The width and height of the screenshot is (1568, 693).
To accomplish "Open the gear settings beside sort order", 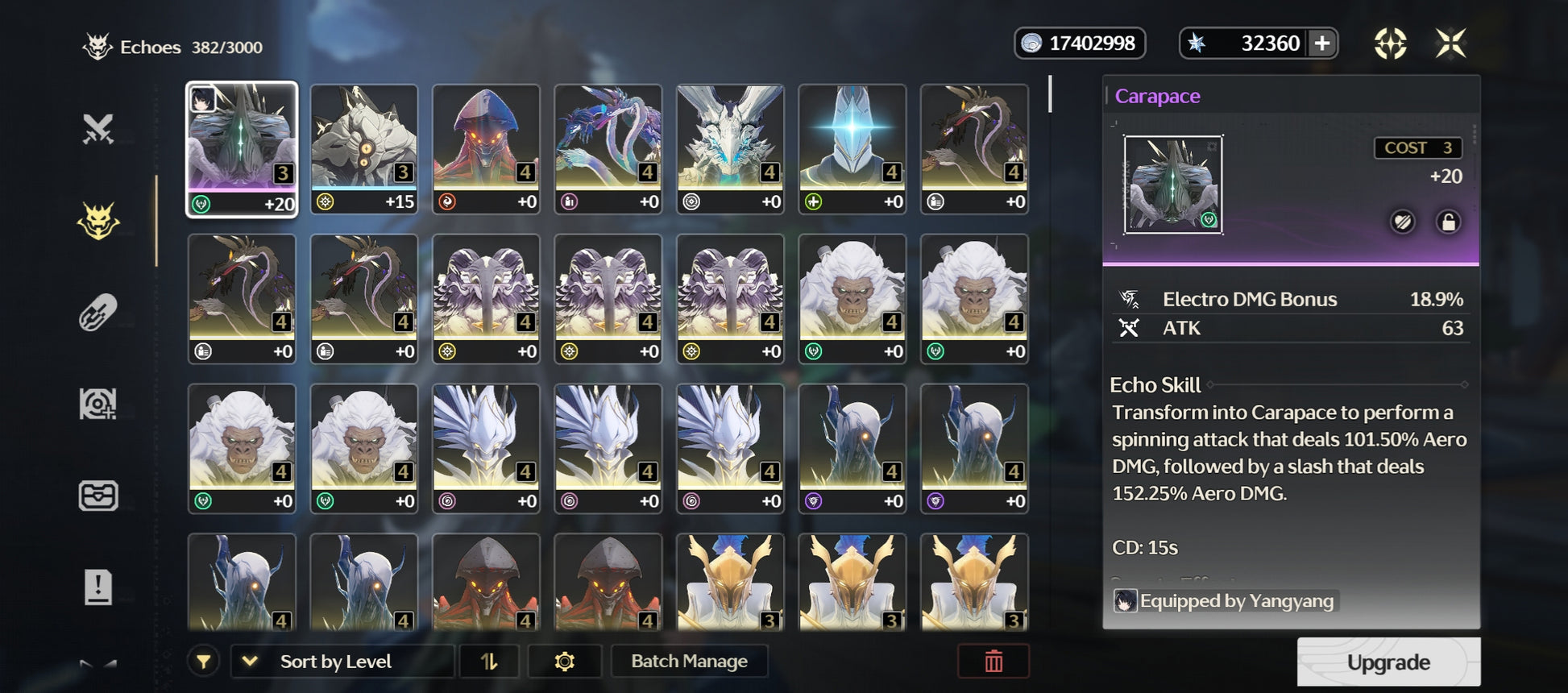I will coord(564,661).
